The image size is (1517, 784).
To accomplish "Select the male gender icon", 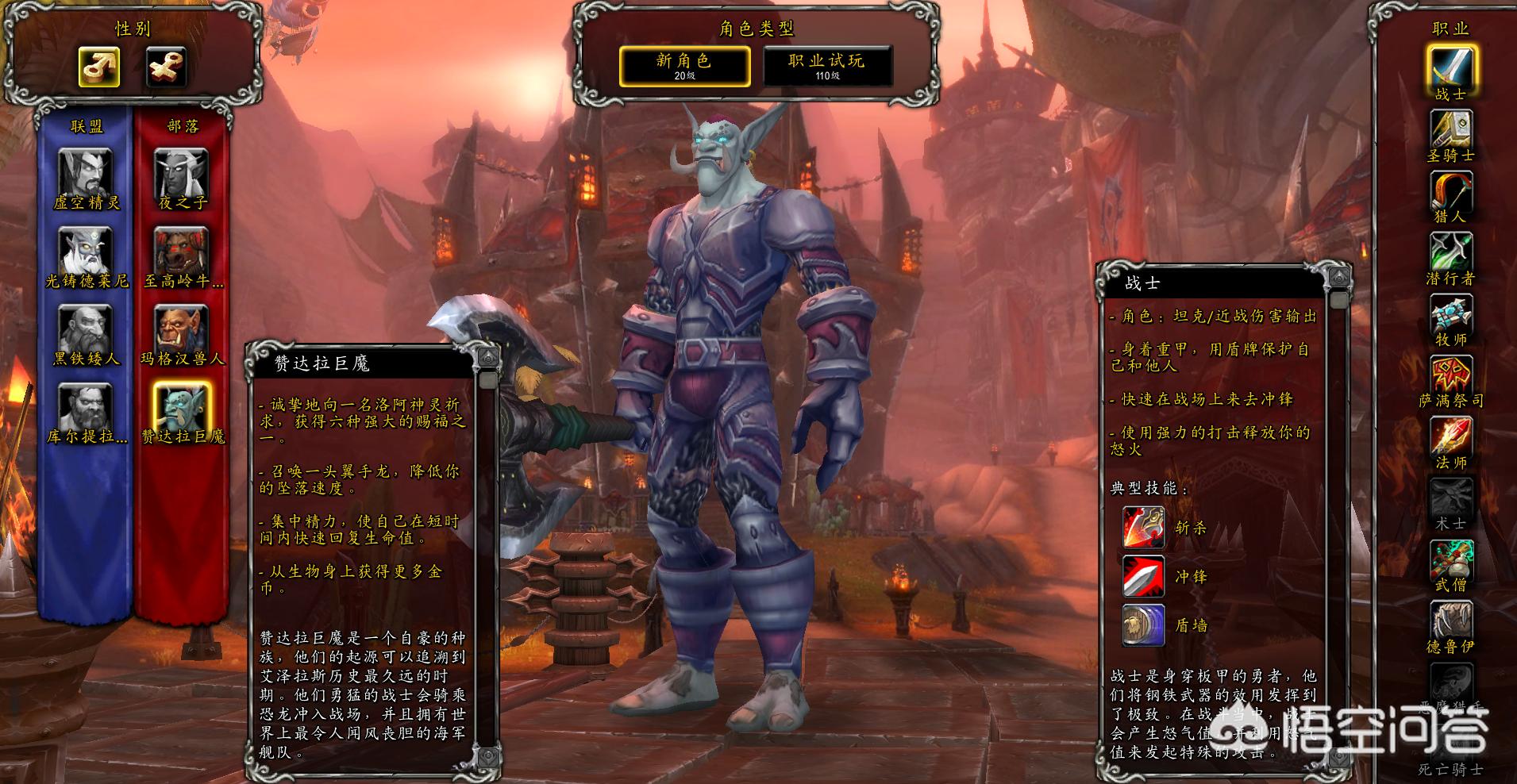I will click(x=99, y=67).
